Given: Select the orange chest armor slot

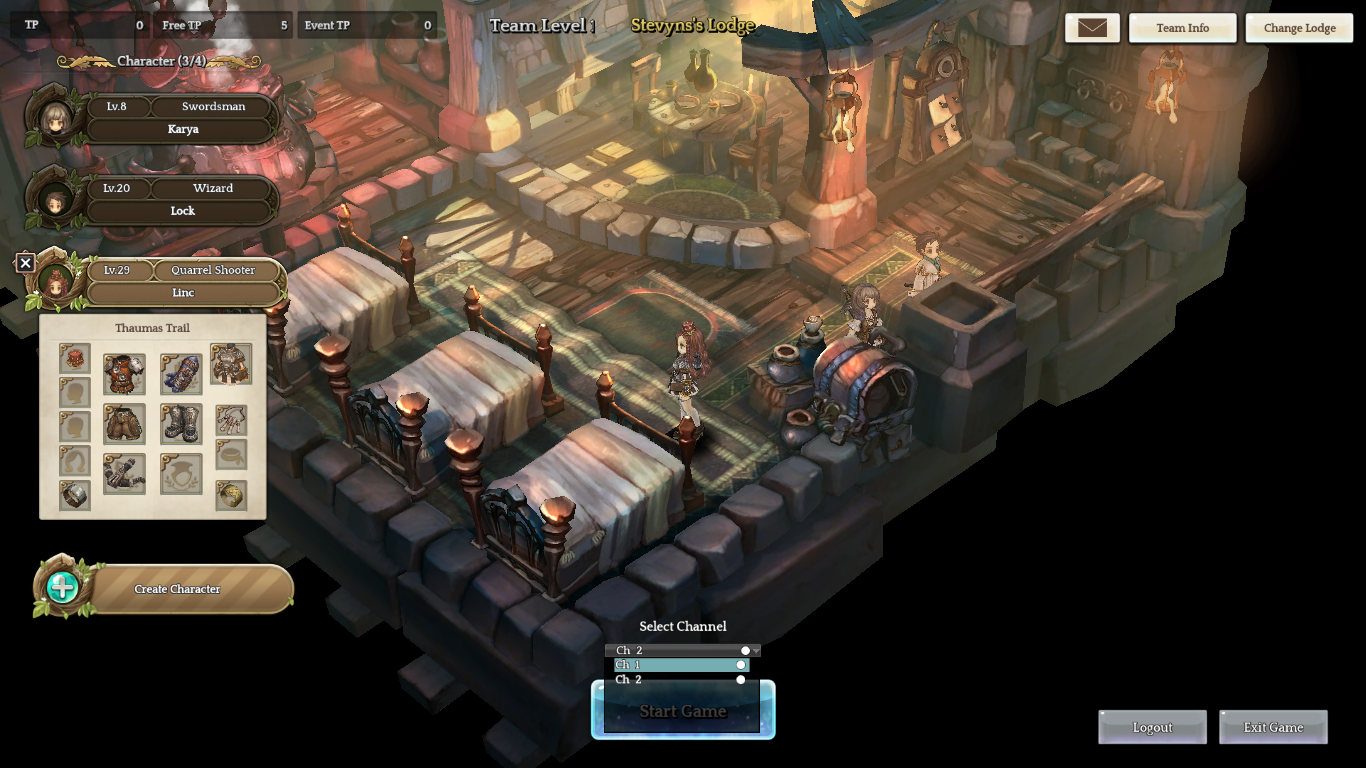Looking at the screenshot, I should click(124, 374).
